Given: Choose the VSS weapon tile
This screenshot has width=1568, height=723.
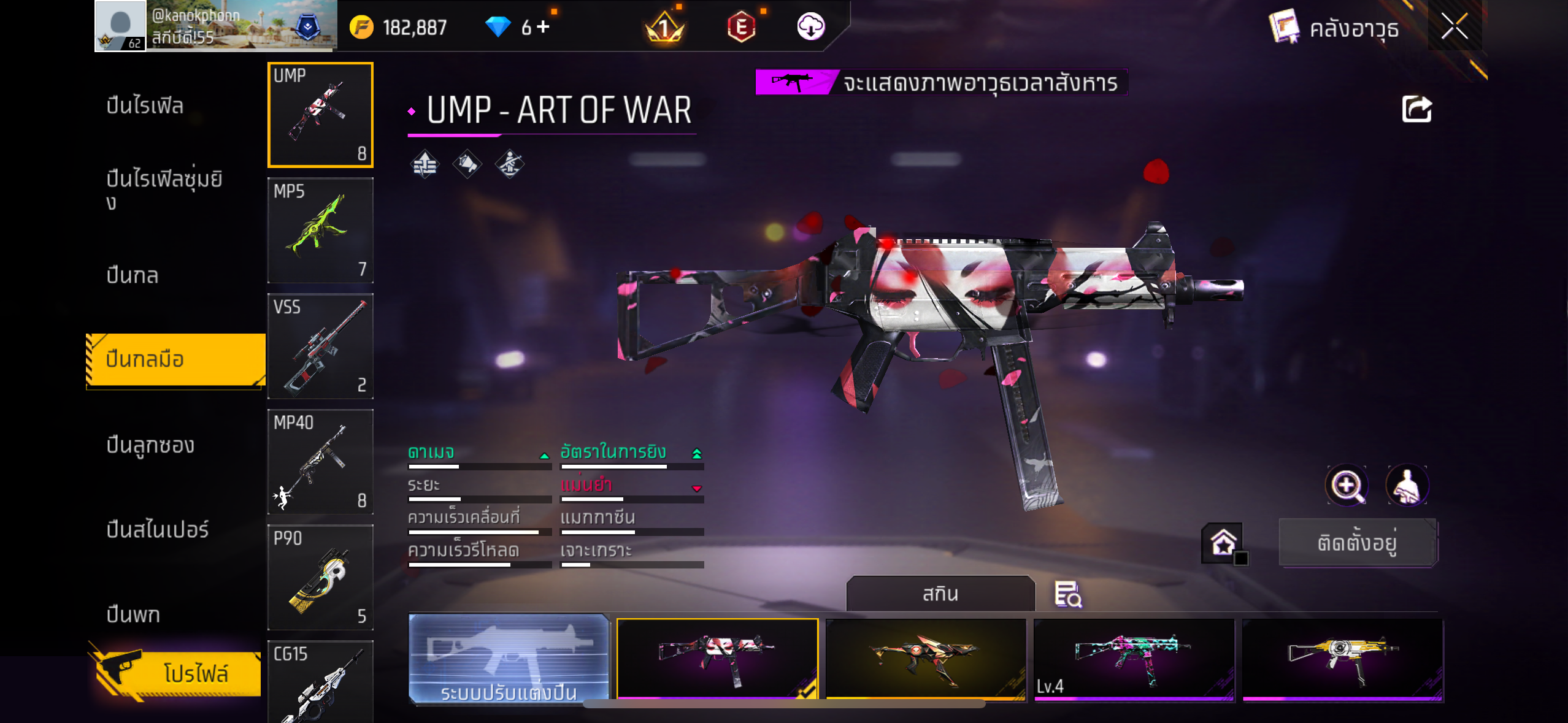Looking at the screenshot, I should pyautogui.click(x=320, y=346).
